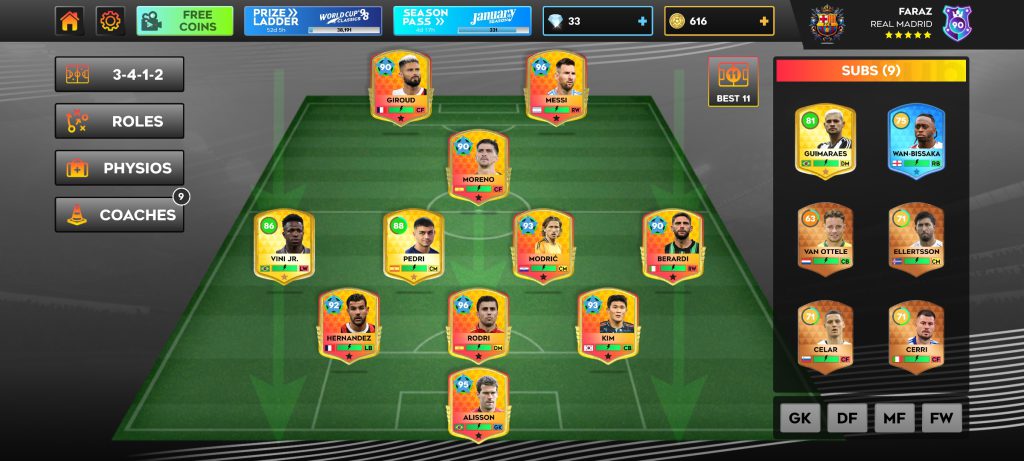Open the Roles menu
Screen dimensions: 1024x461
point(119,122)
